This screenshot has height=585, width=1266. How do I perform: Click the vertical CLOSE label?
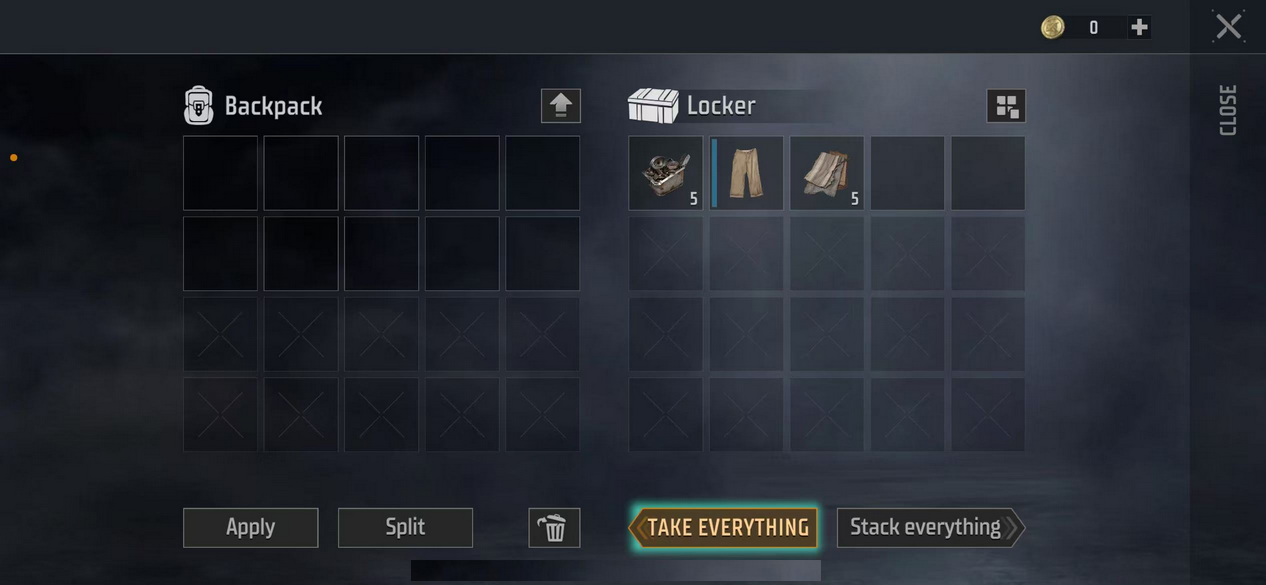(1228, 110)
